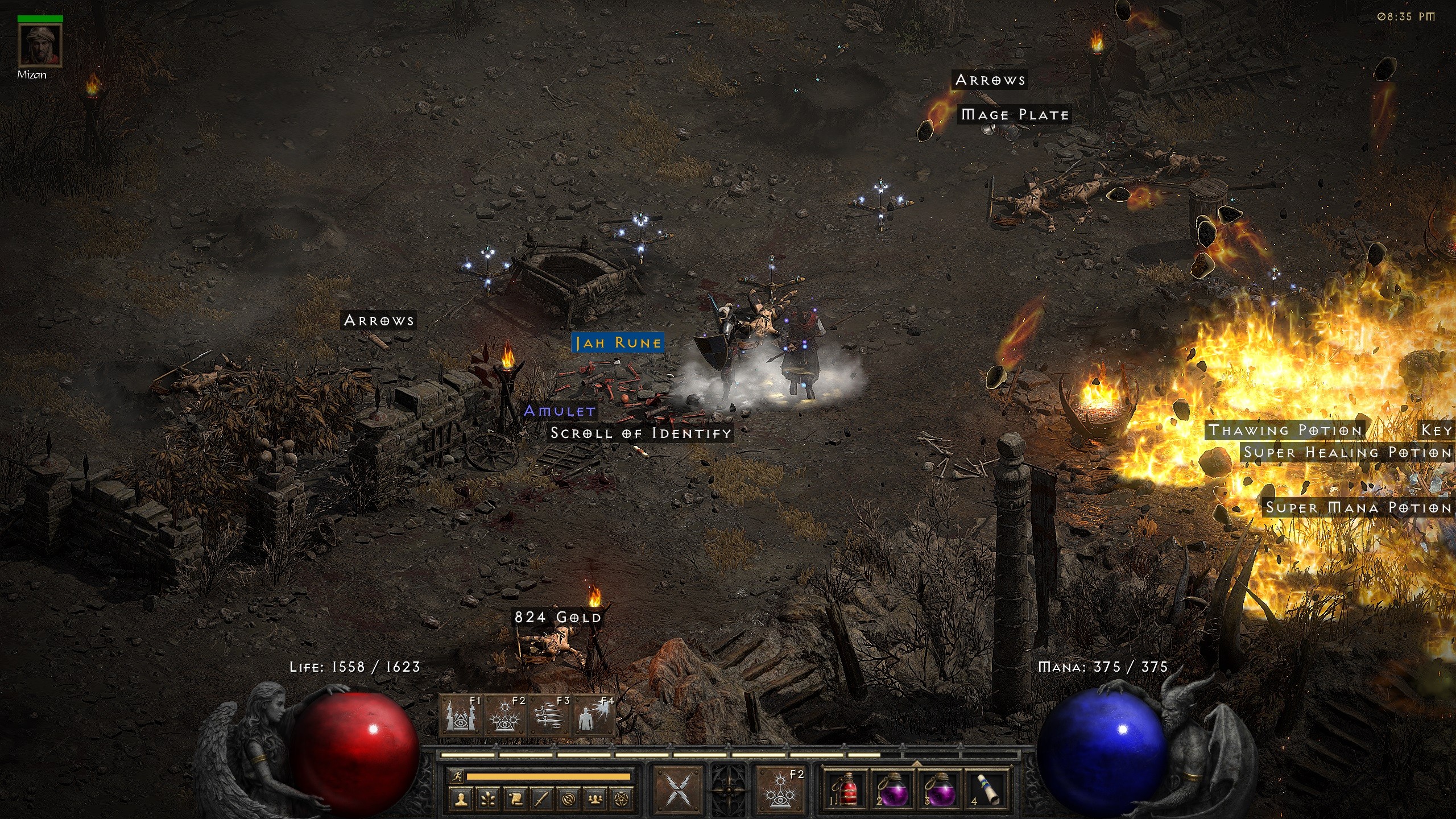Collect the 824 Gold label

(x=557, y=618)
